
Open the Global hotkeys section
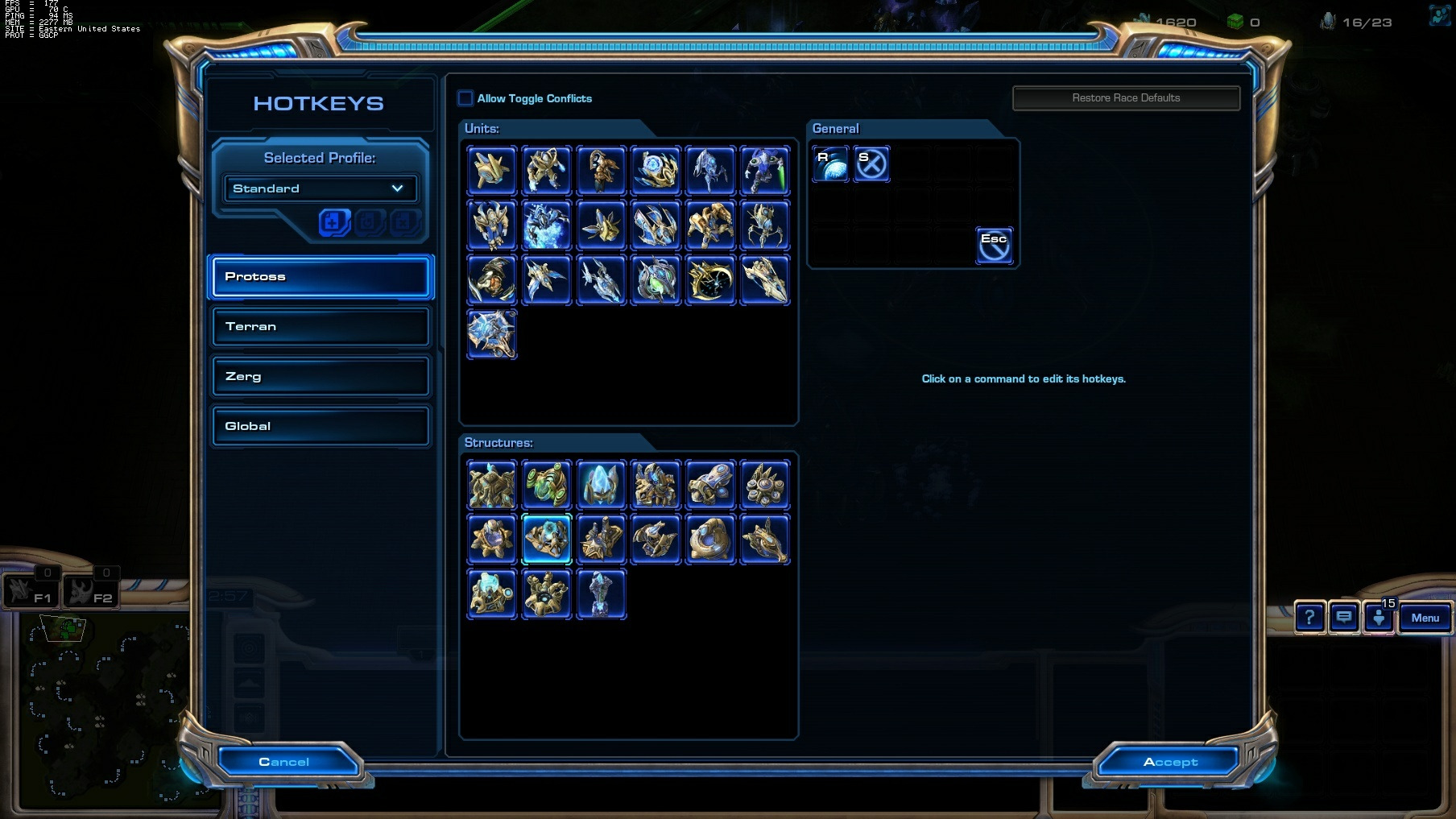(320, 426)
